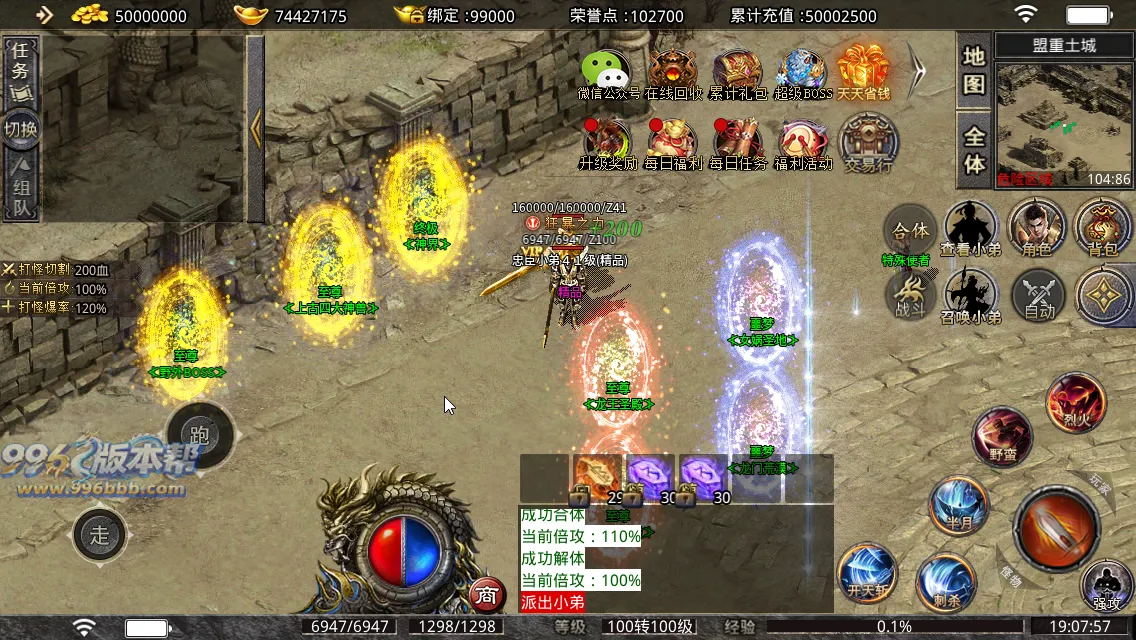
Task: Cast the 半月 half-moon skill
Action: pyautogui.click(x=958, y=506)
